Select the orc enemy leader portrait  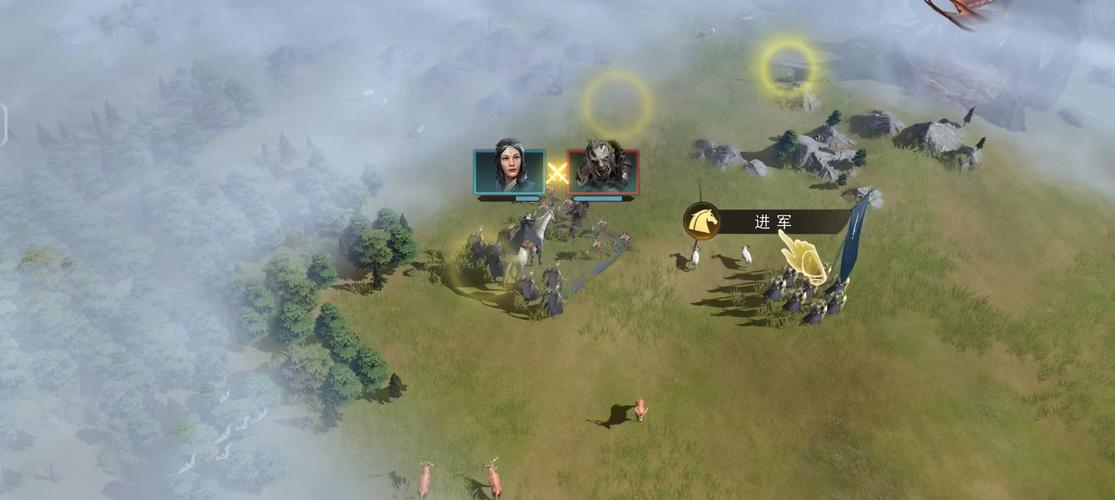[x=603, y=172]
